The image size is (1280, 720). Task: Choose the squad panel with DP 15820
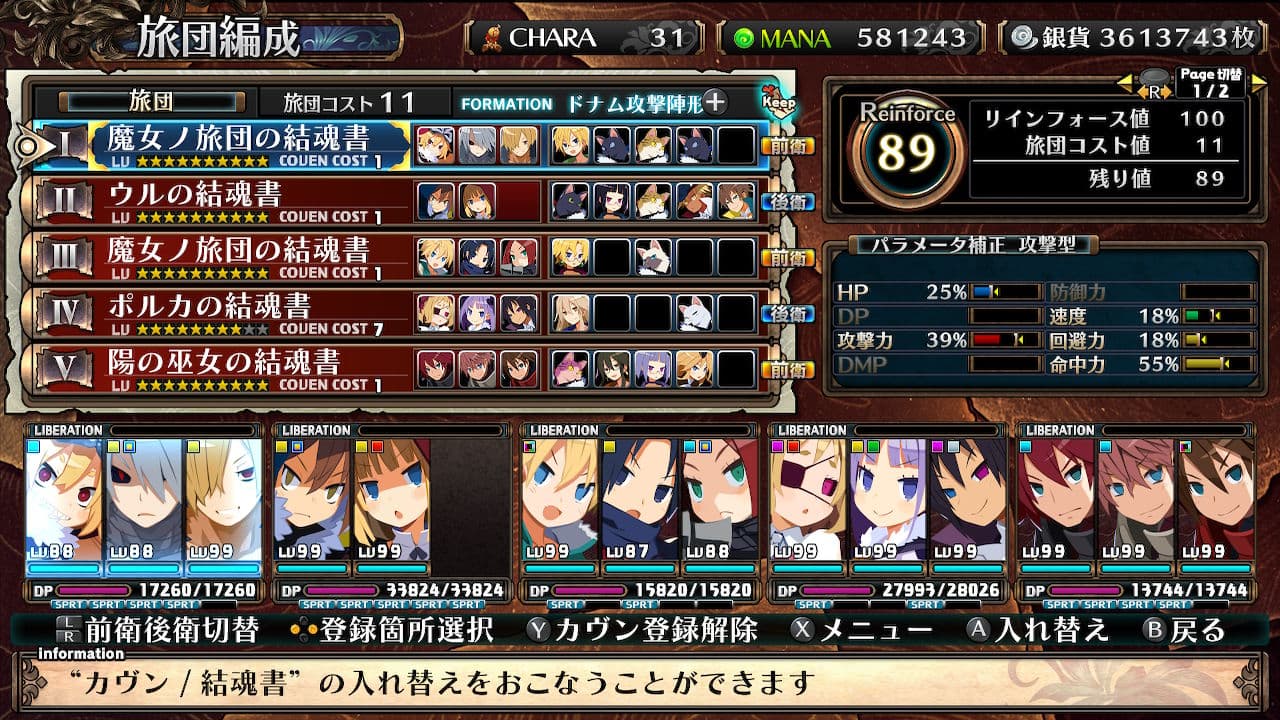[x=640, y=512]
